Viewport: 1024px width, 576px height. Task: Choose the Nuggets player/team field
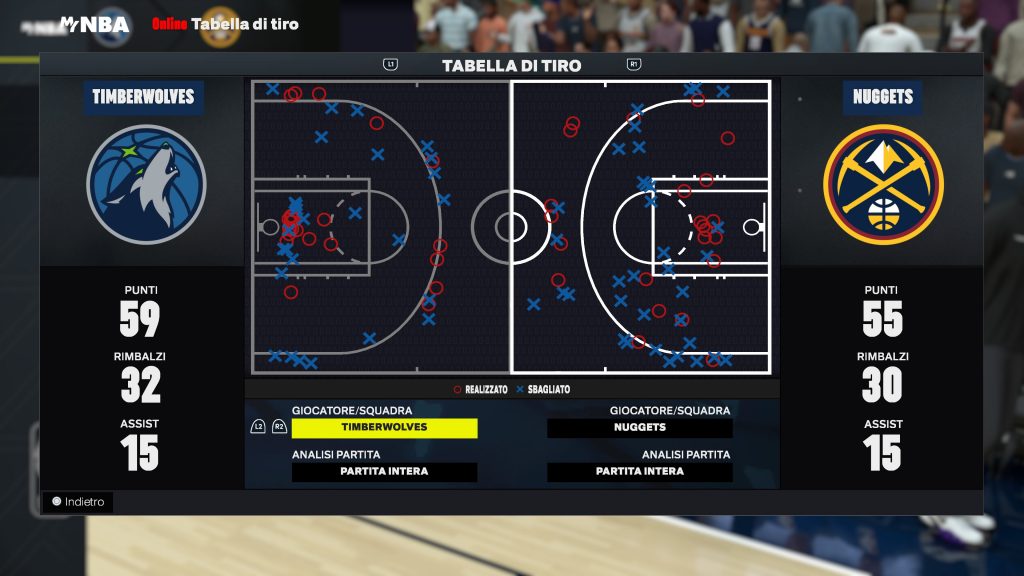640,427
